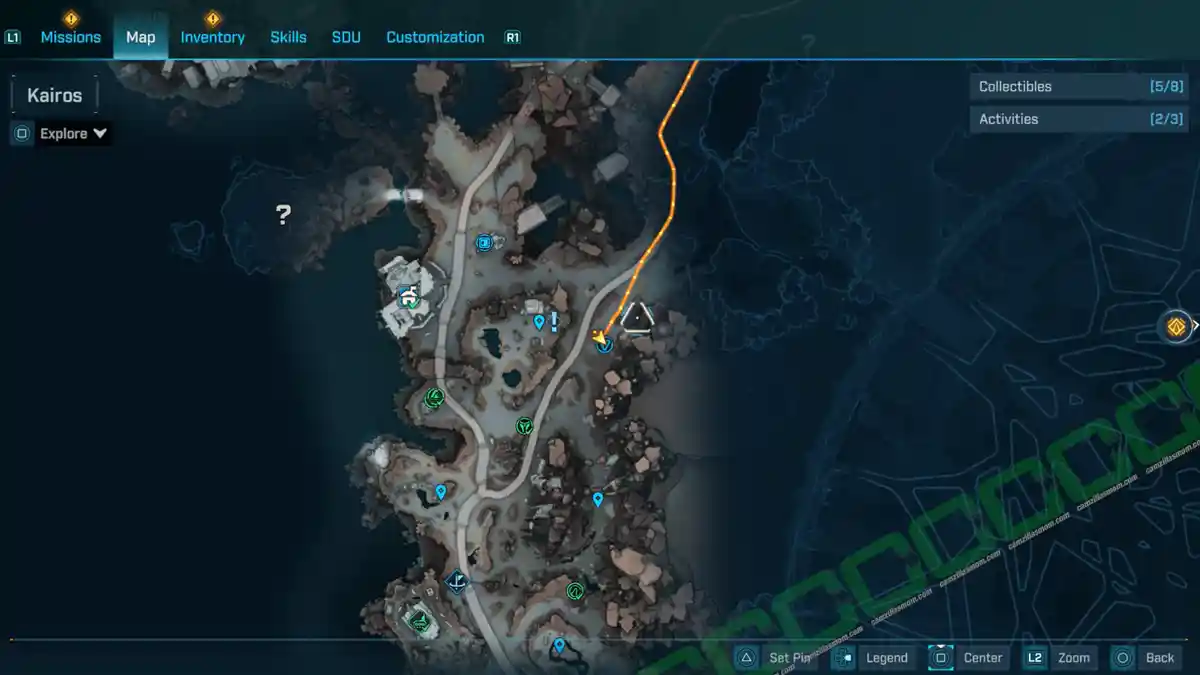Expand the Explore dropdown filter

point(73,133)
